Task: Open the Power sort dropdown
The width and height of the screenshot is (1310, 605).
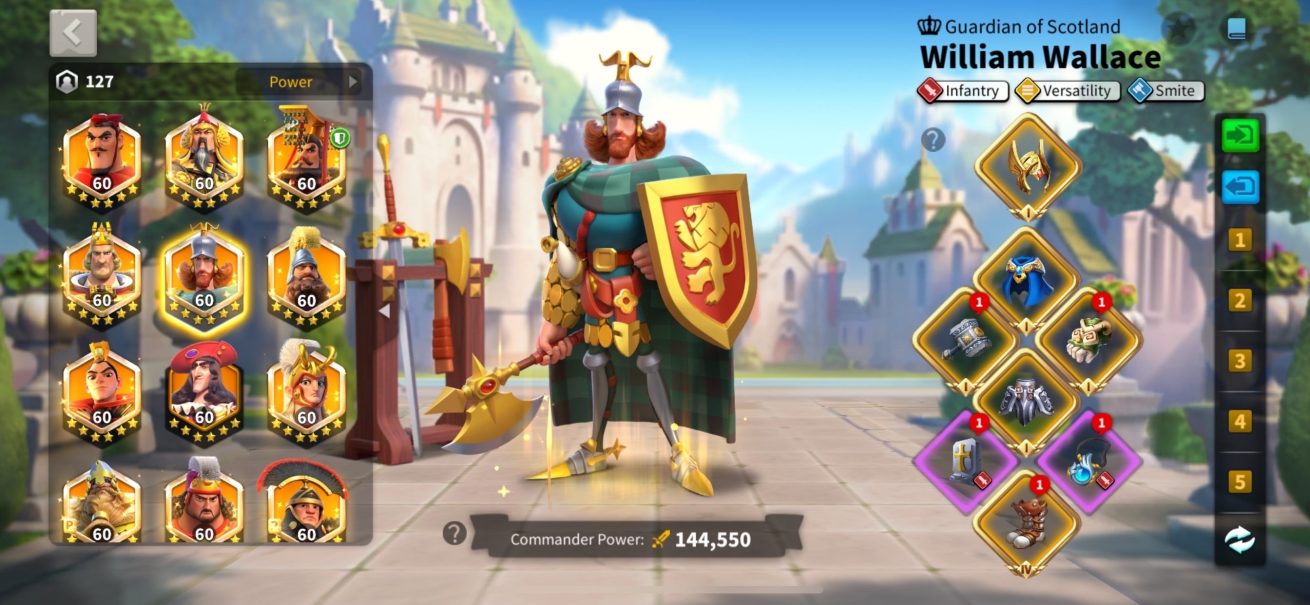Action: tap(301, 82)
